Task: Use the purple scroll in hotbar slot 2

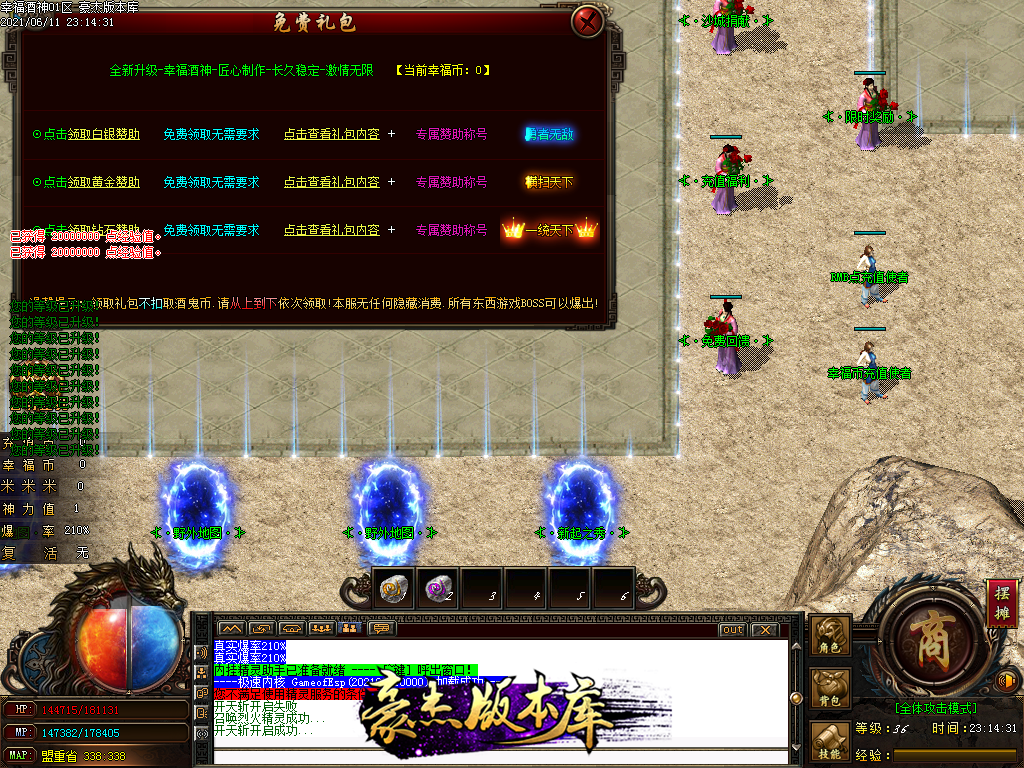Action: [x=437, y=589]
